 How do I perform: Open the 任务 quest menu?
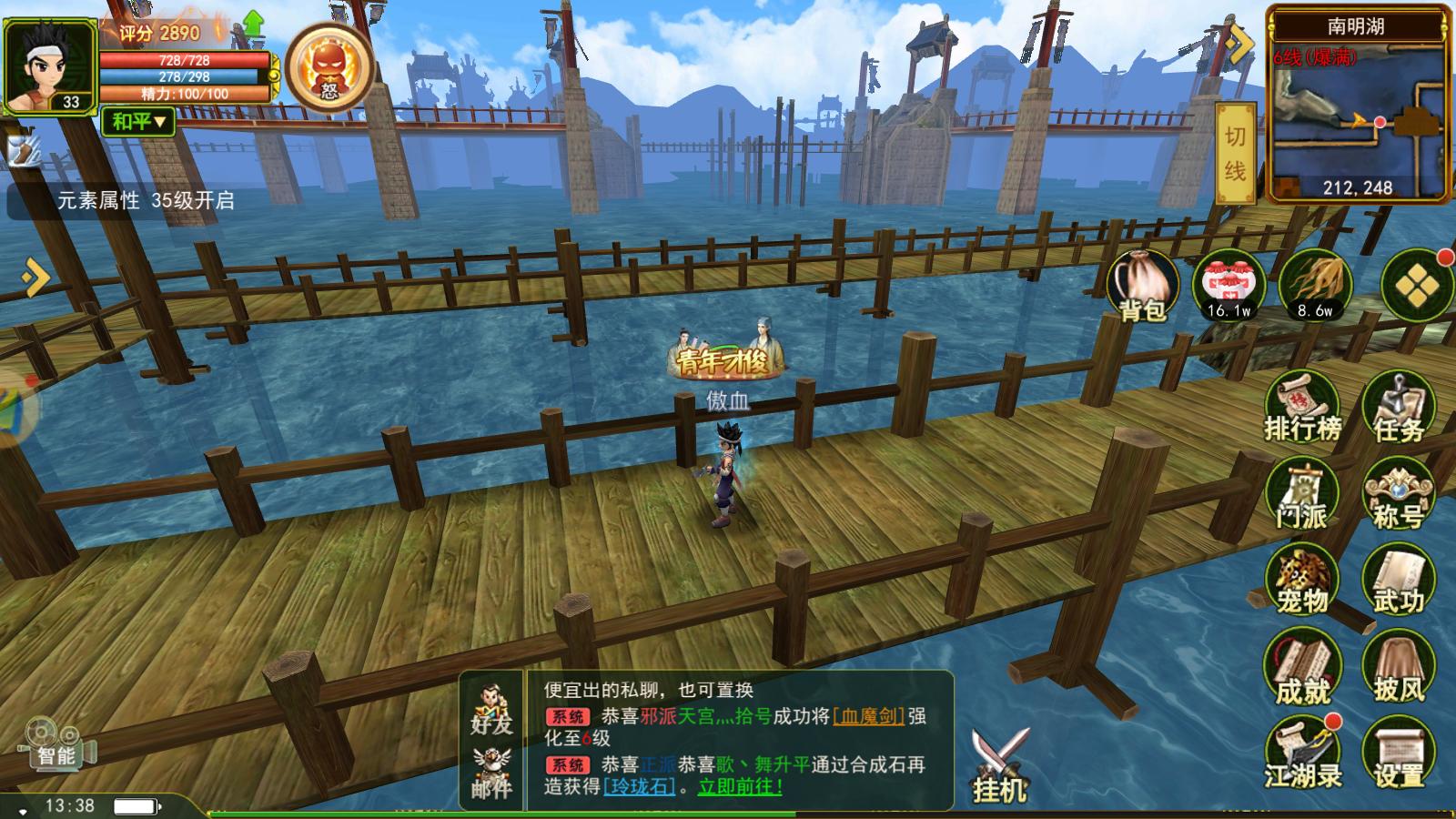coord(1398,407)
